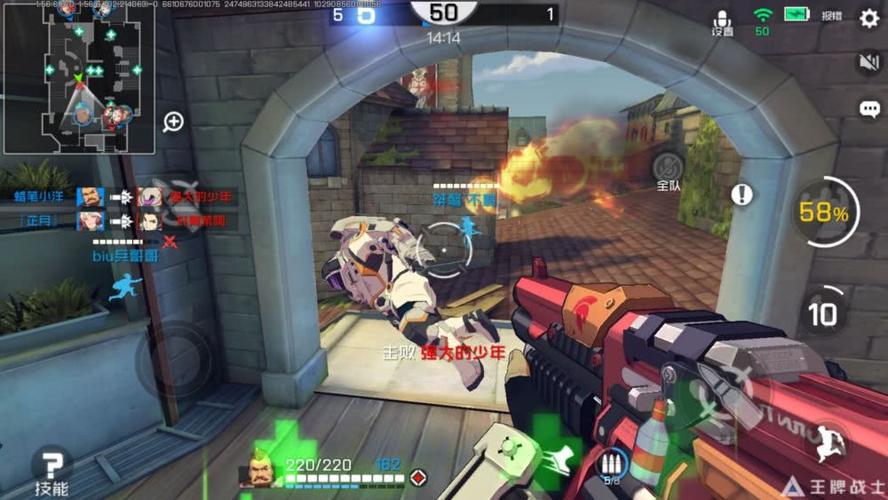Tap the microphone settings icon
The height and width of the screenshot is (500, 888).
coord(722,20)
